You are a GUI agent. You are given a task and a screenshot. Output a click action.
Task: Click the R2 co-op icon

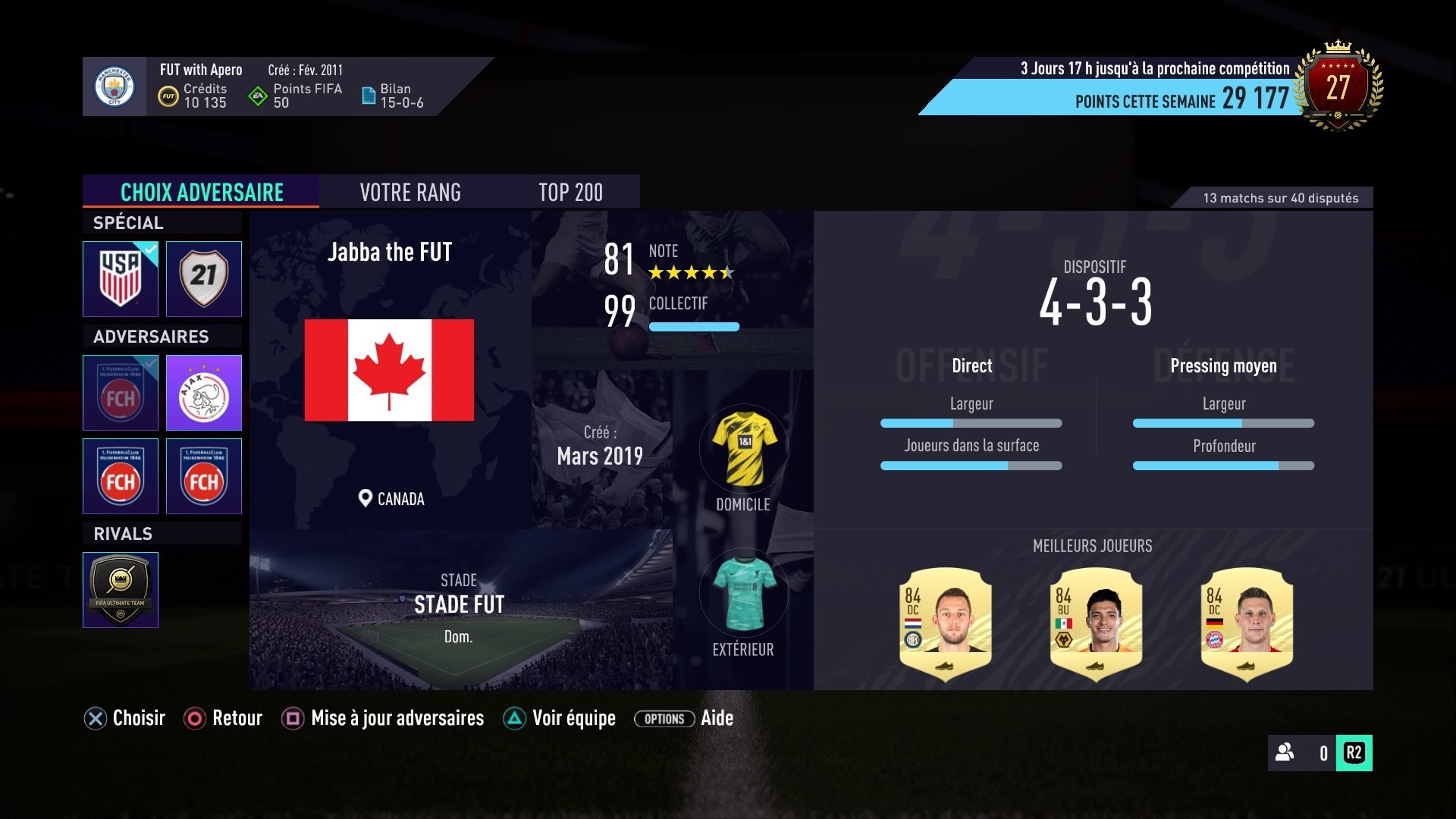tap(1354, 754)
